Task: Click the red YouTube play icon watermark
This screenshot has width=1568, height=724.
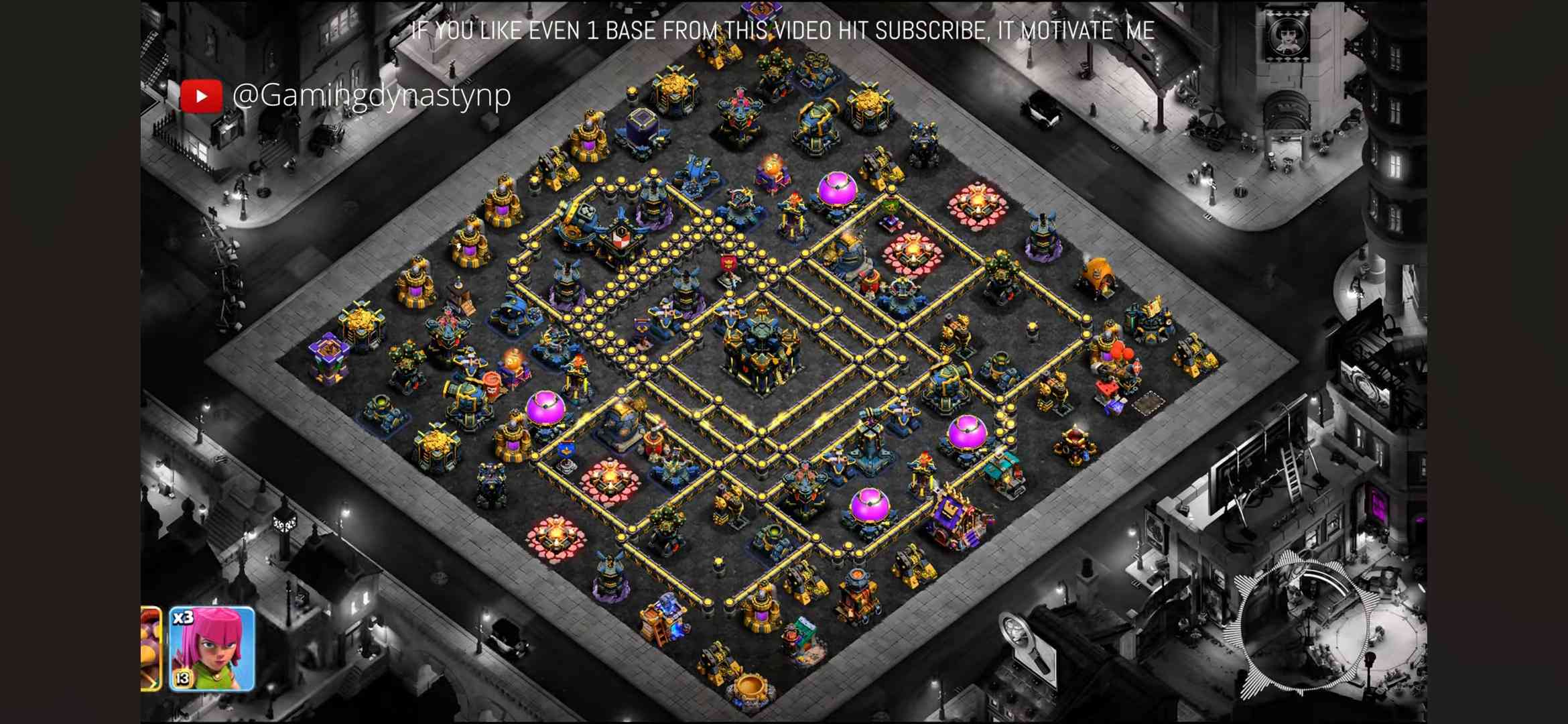Action: click(201, 96)
